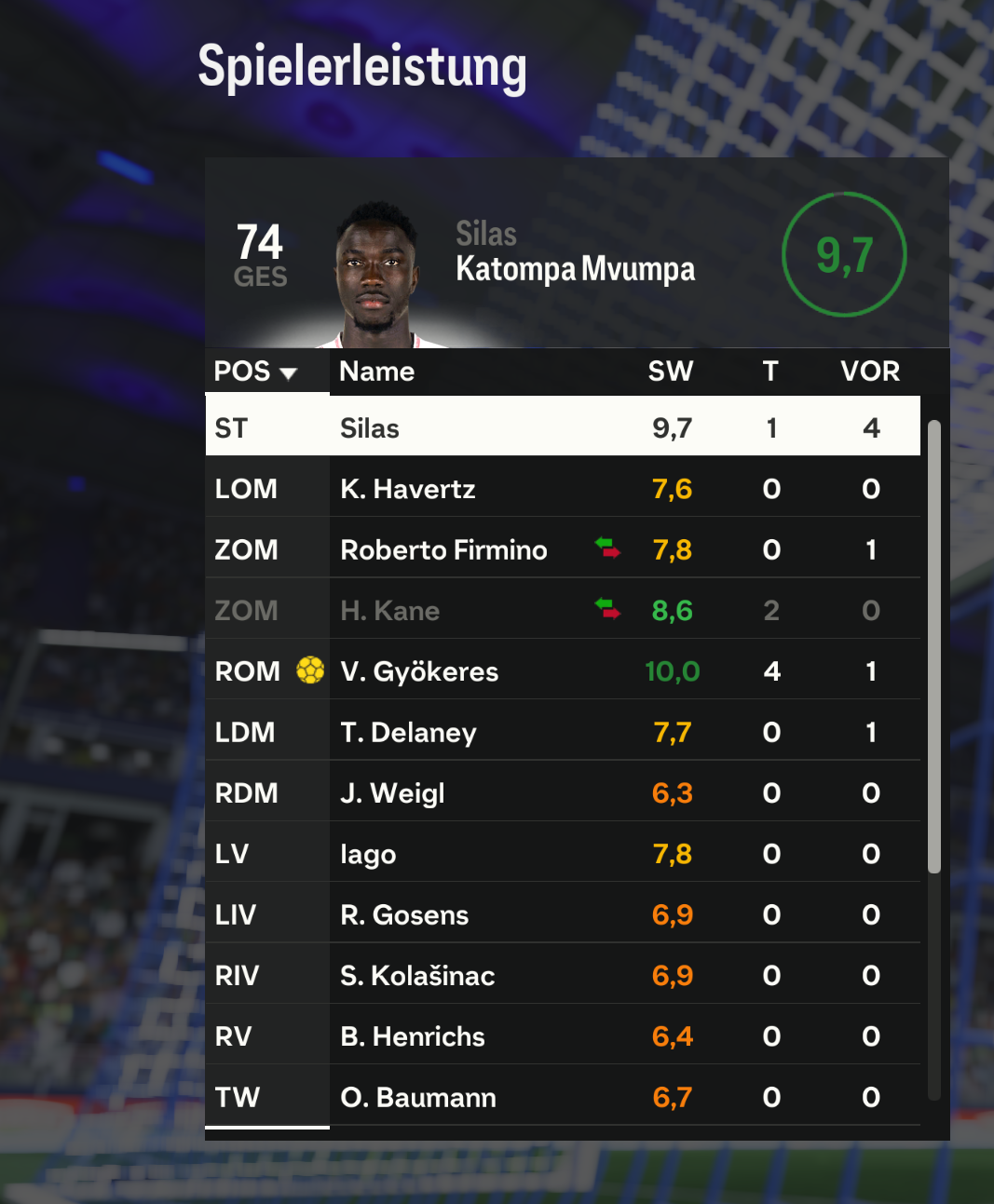
Task: Pick V. Gyökeres from the list
Action: [562, 671]
